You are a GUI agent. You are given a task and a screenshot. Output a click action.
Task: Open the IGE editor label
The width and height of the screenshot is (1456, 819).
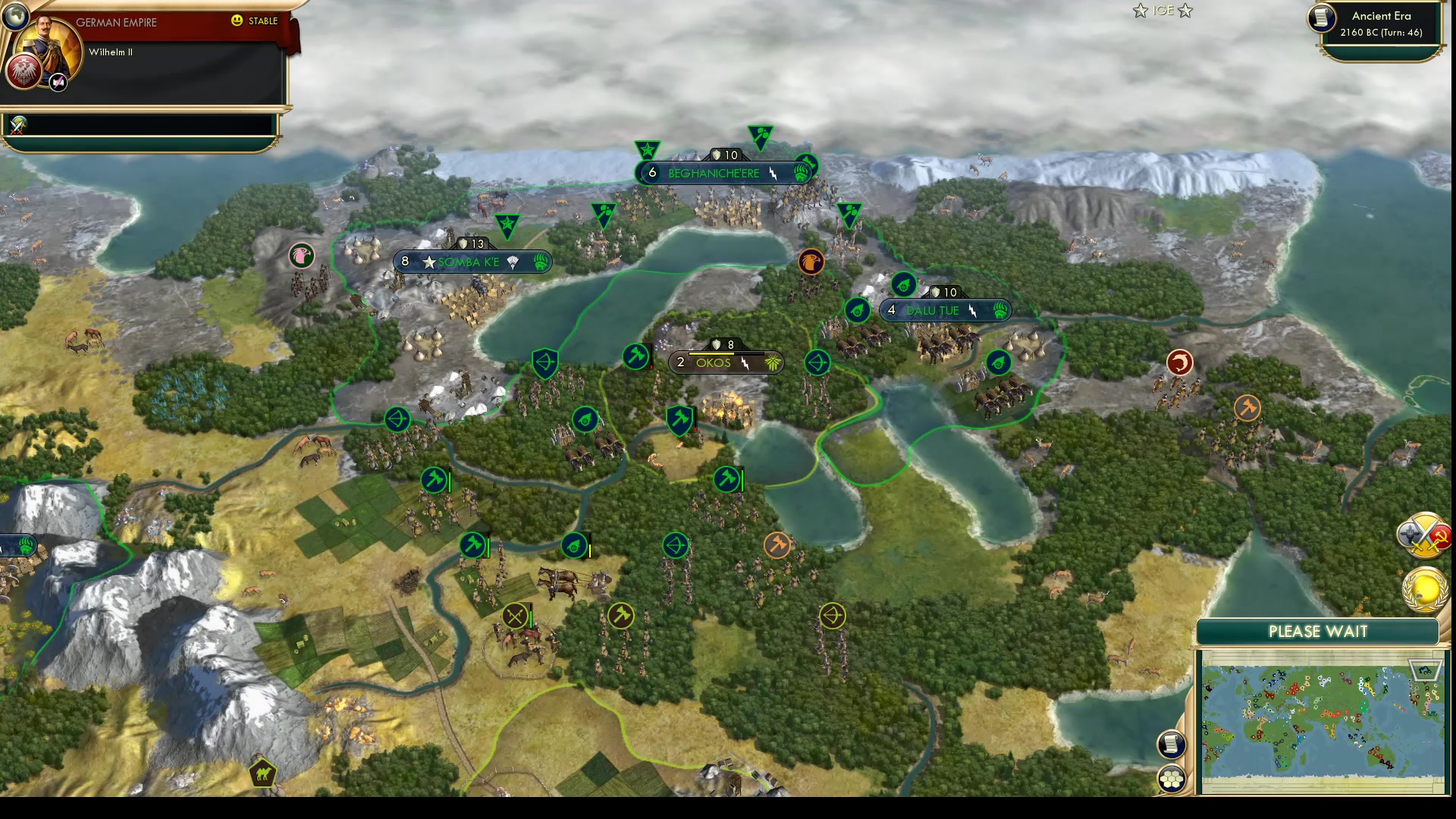click(x=1162, y=11)
